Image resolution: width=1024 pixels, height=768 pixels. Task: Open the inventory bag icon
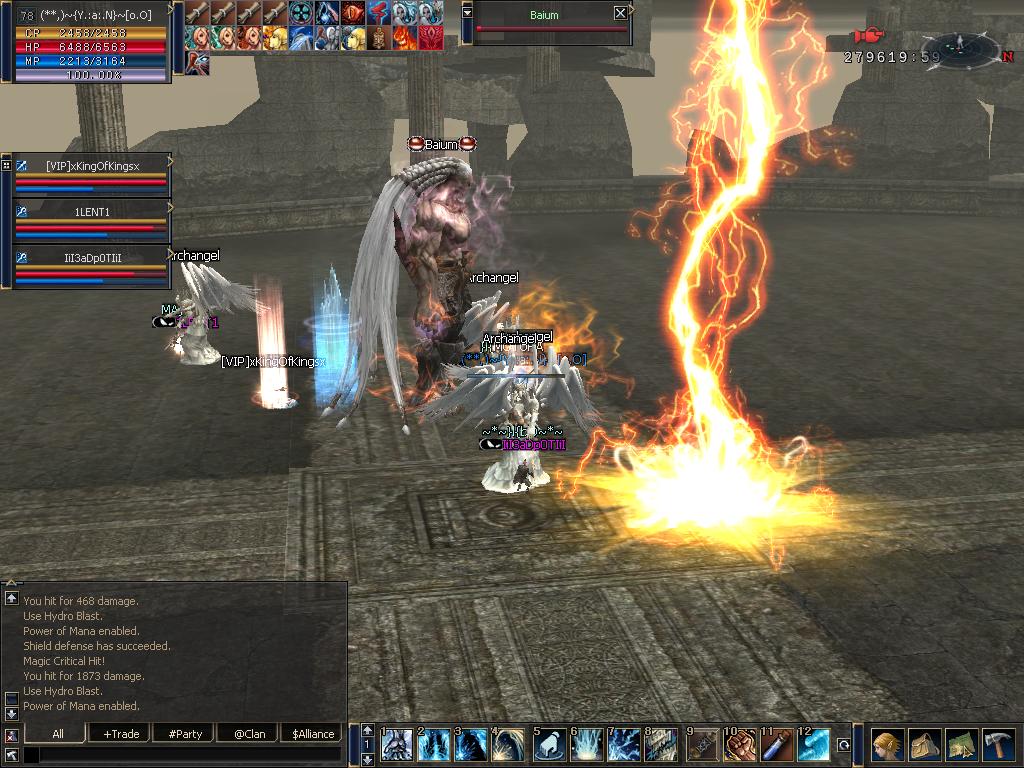click(924, 745)
